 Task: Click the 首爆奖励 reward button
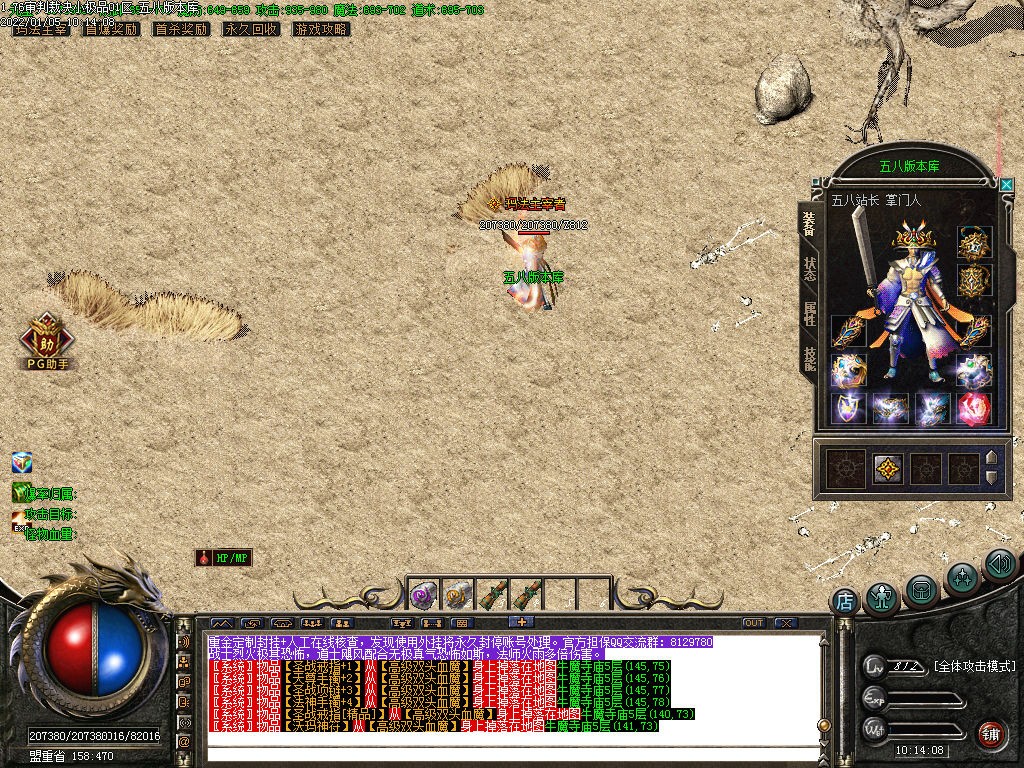point(111,29)
